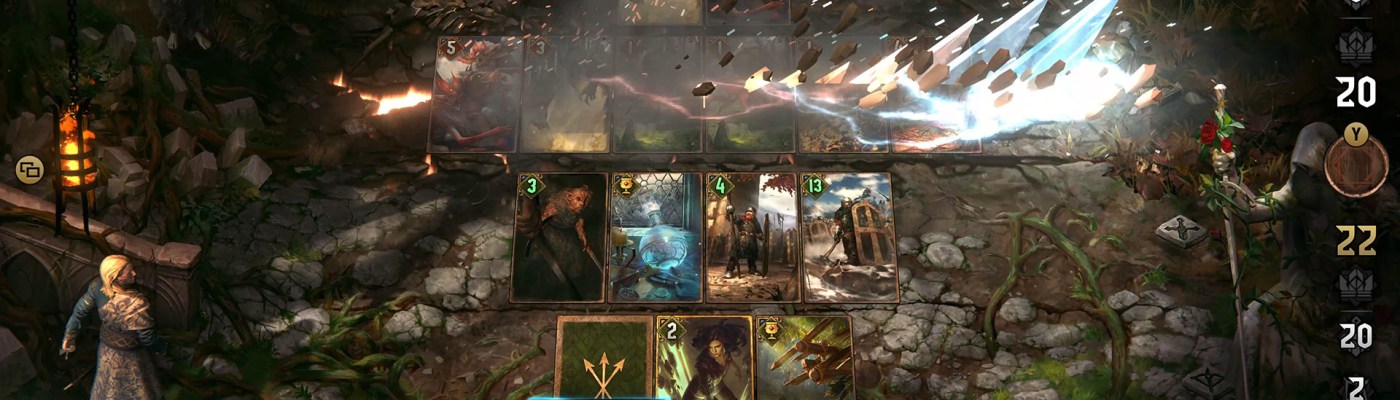The image size is (1400, 400).
Task: Choose the 4-power soldier card on the board
Action: (751, 237)
